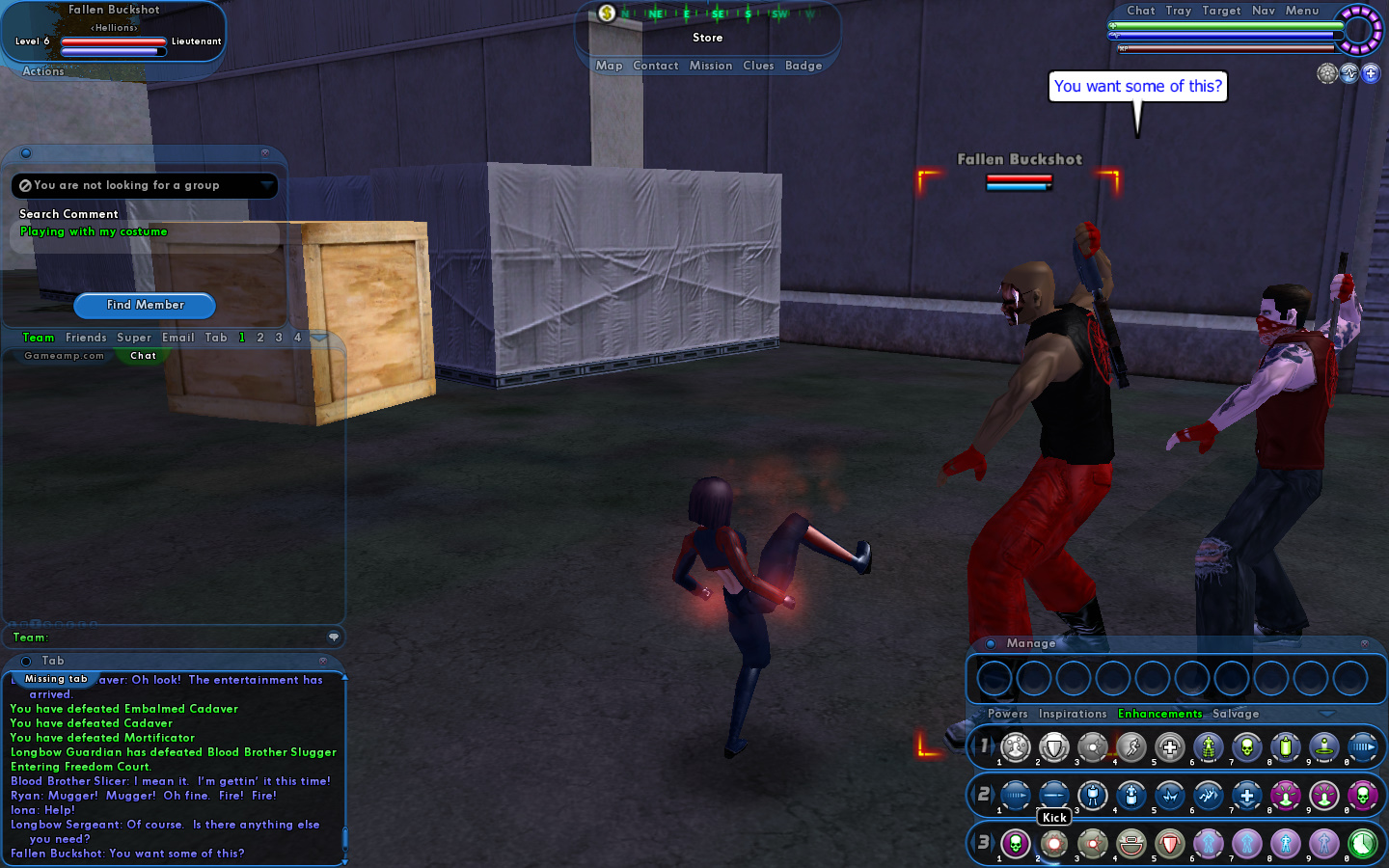Switch to the Super group tab
Screen dimensions: 1389x868
(x=134, y=338)
